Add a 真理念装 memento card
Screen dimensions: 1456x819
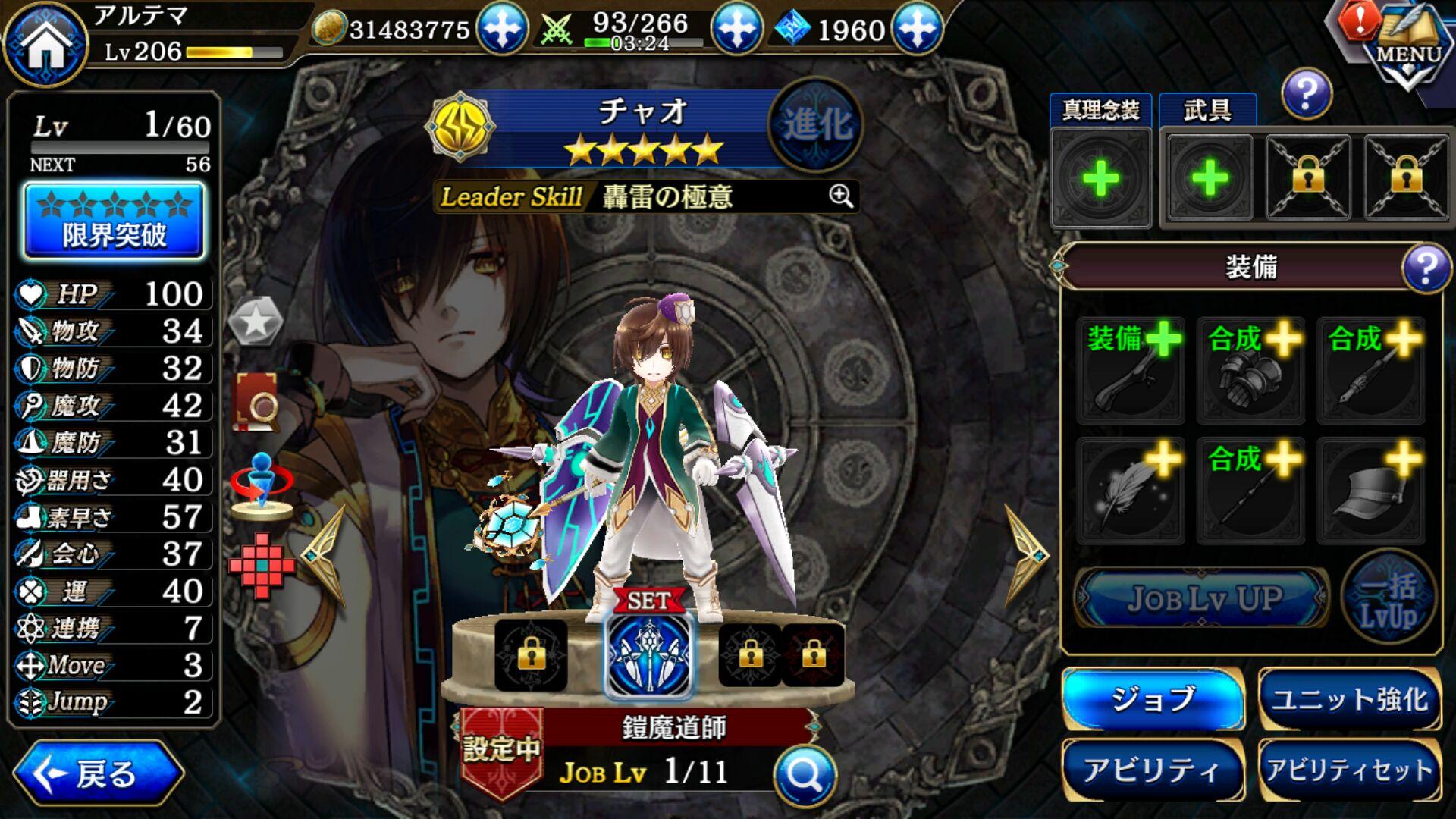pos(1100,179)
